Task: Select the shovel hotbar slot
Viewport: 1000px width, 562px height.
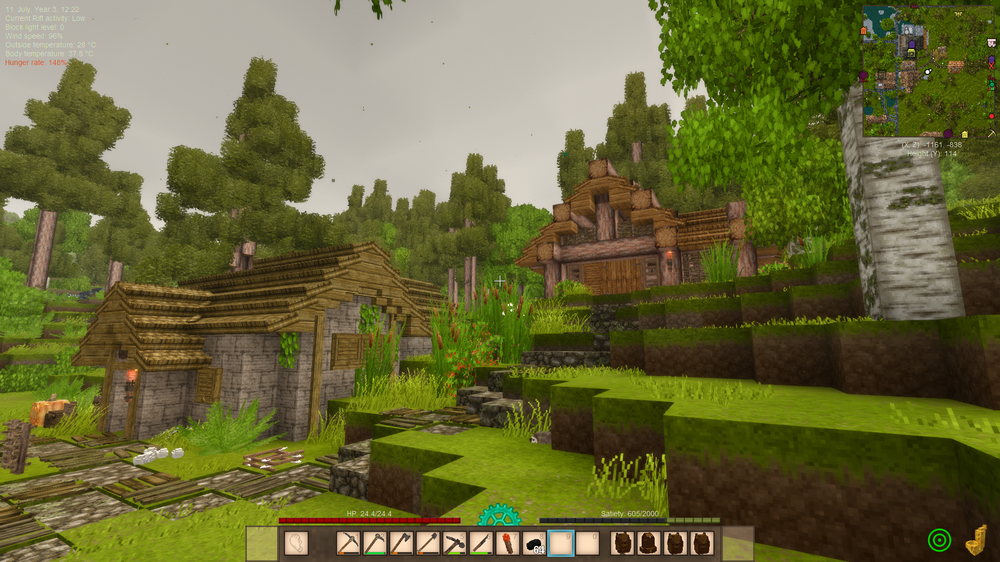Action: pos(428,543)
